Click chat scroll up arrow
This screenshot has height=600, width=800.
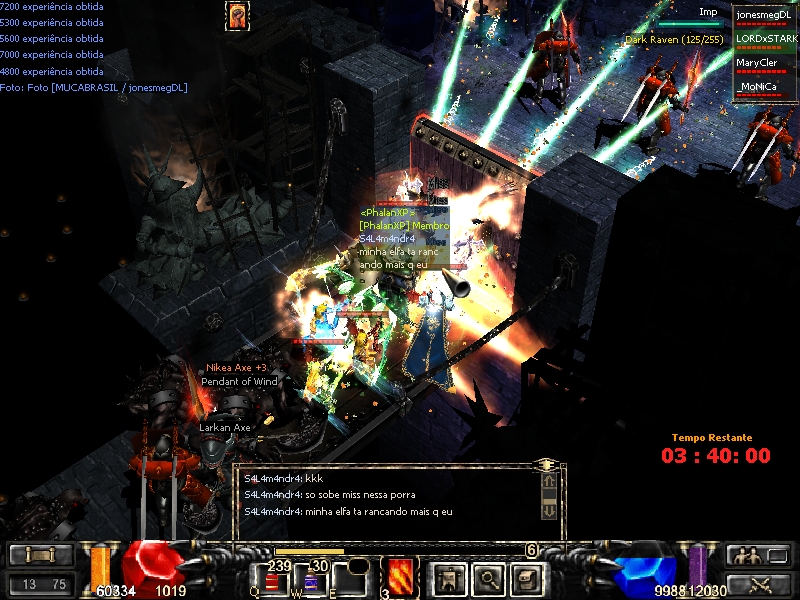click(x=549, y=483)
